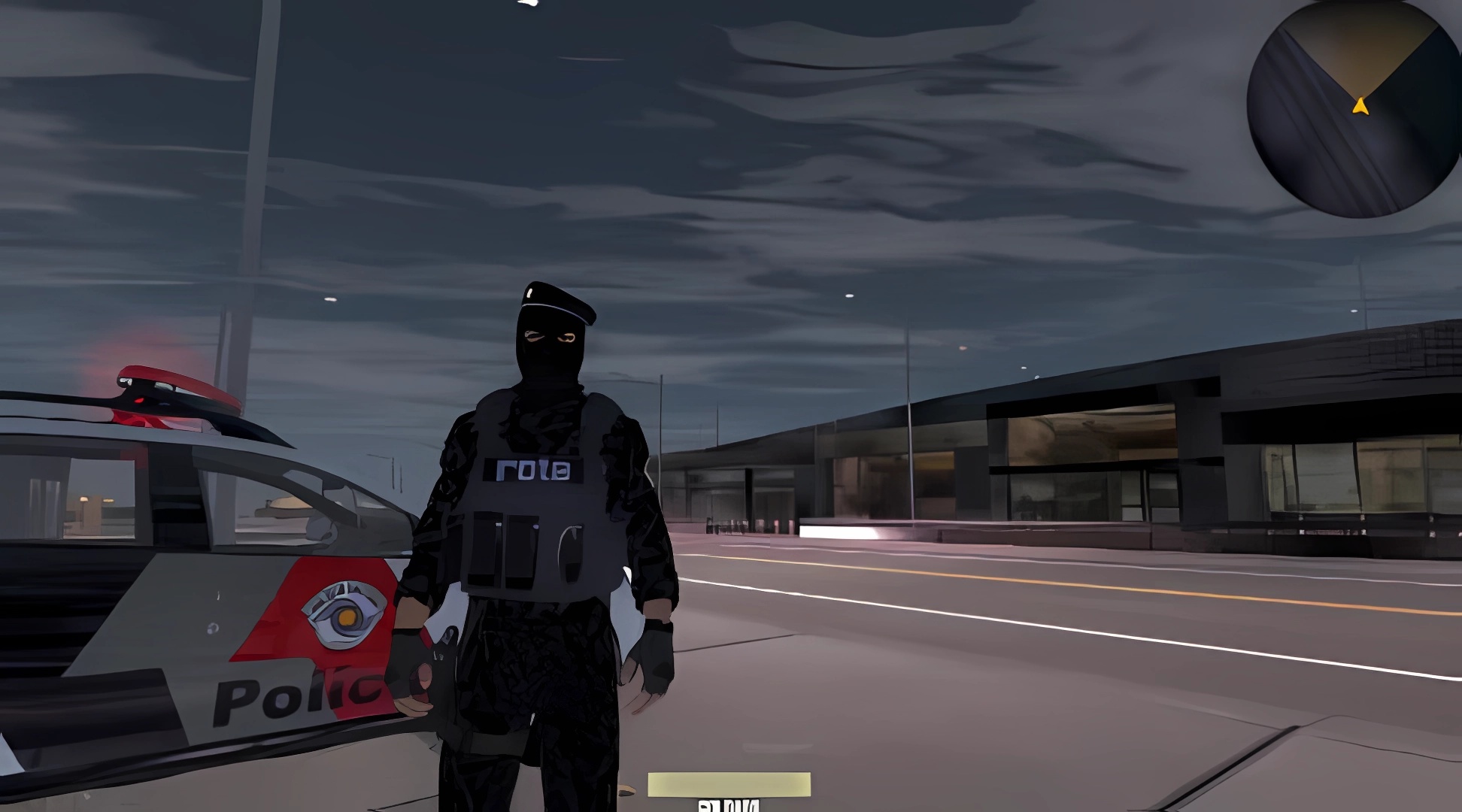Select the yellow player arrow on the minimap
Image resolution: width=1462 pixels, height=812 pixels.
click(x=1361, y=105)
